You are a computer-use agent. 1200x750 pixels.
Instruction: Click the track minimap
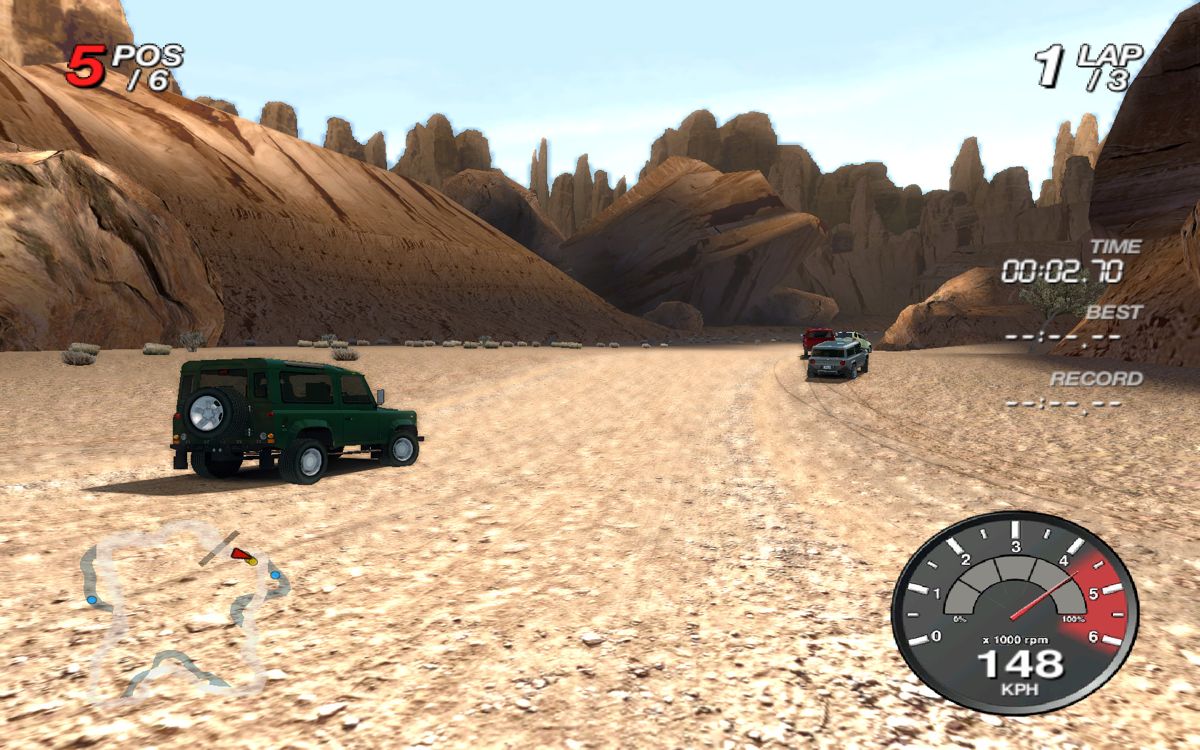click(180, 612)
